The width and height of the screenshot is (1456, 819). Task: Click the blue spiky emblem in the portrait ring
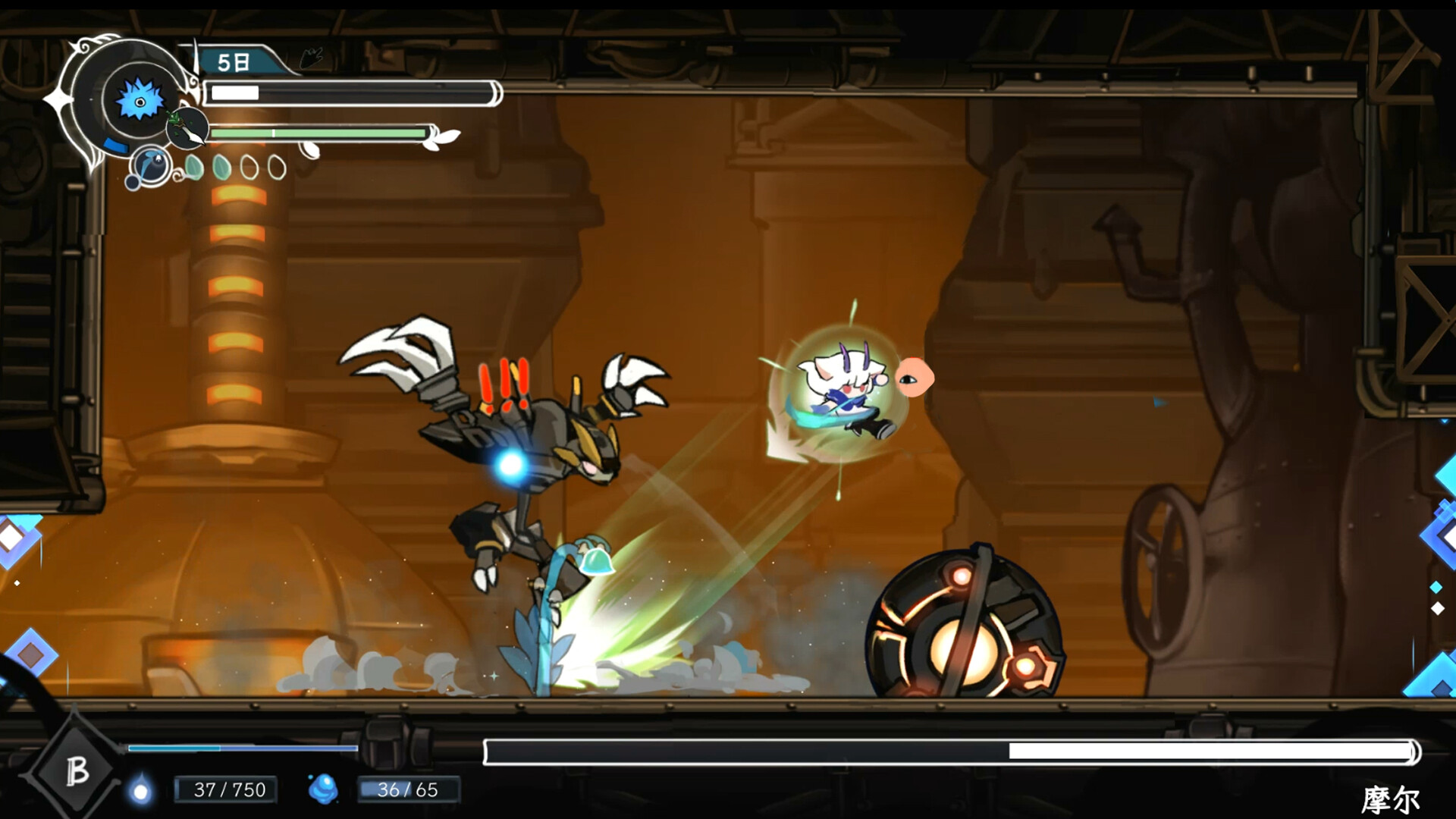pos(140,101)
